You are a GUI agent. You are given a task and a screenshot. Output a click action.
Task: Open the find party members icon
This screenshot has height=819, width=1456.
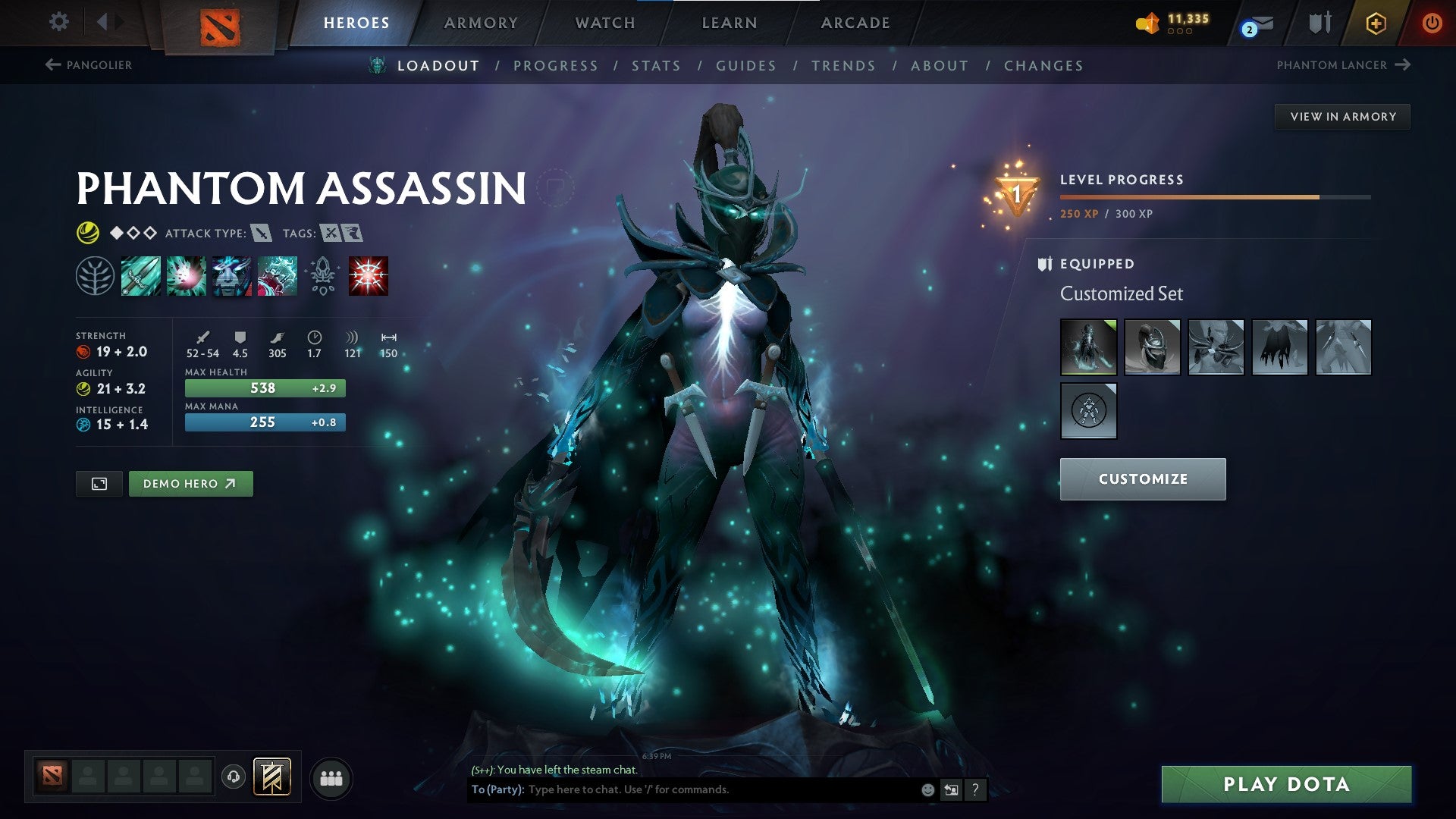[x=331, y=777]
